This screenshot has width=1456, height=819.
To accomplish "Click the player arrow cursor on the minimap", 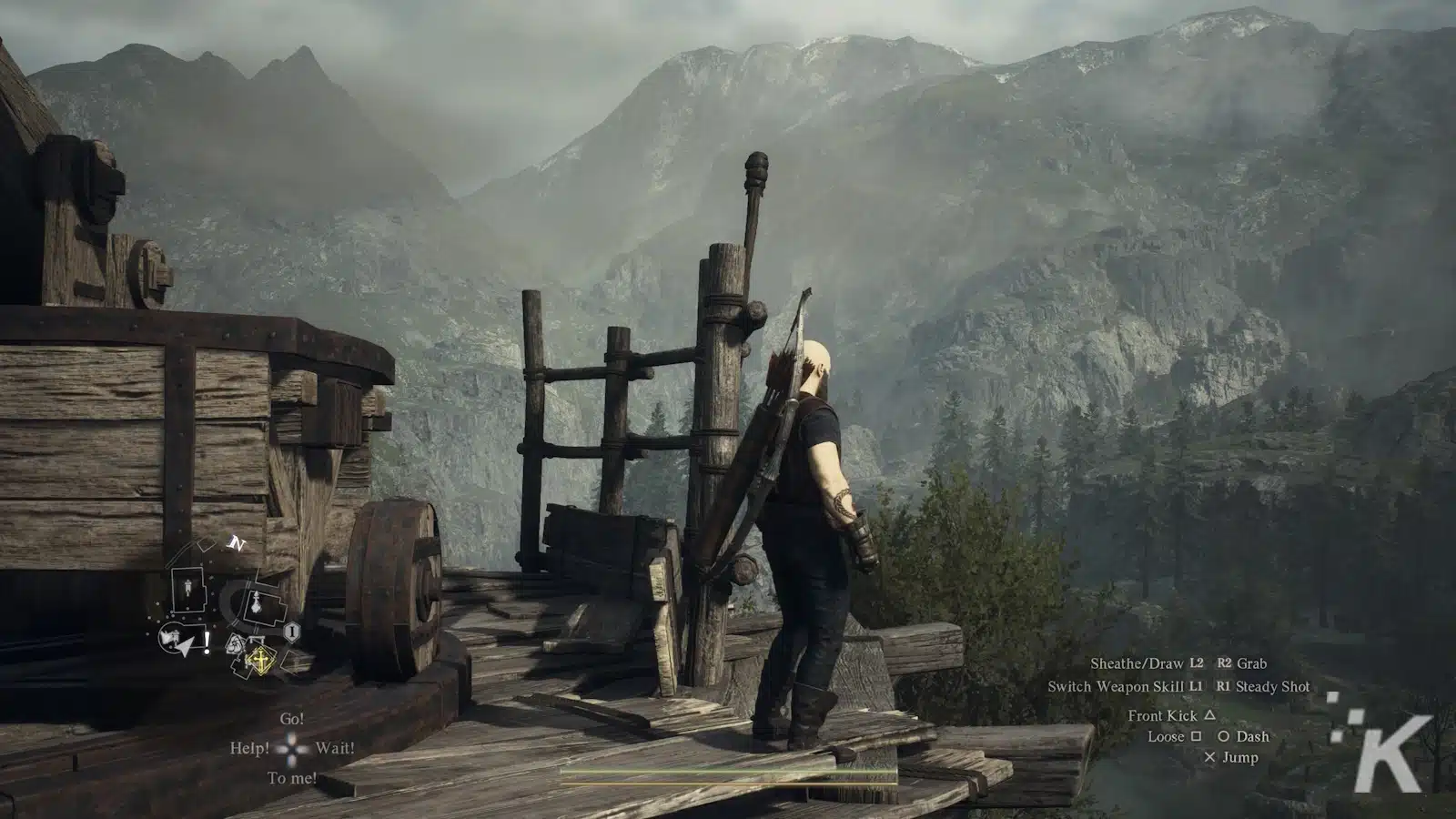I will (x=185, y=647).
